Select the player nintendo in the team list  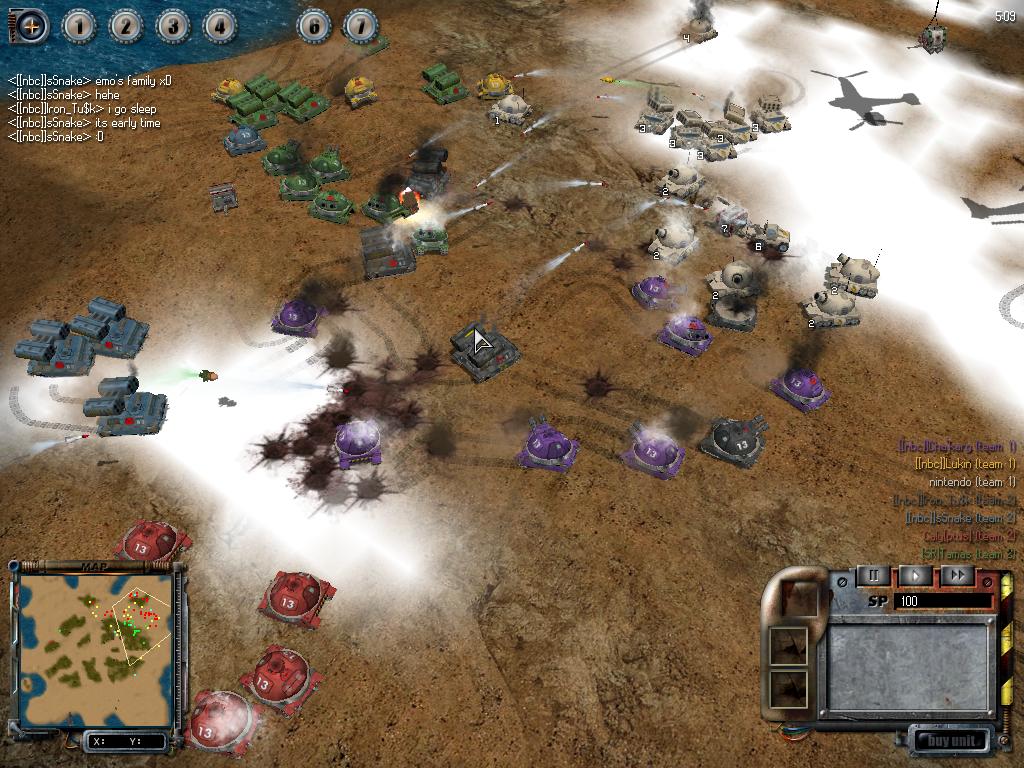click(971, 482)
